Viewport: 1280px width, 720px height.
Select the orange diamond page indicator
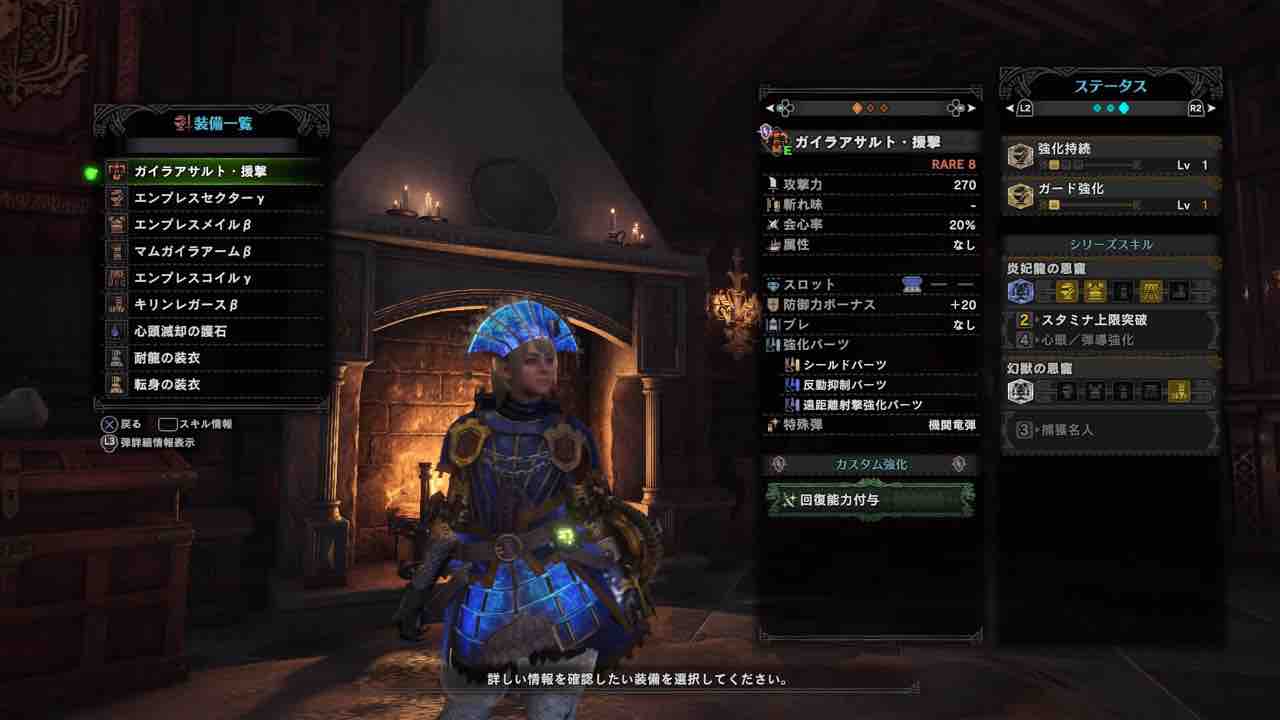pyautogui.click(x=857, y=109)
